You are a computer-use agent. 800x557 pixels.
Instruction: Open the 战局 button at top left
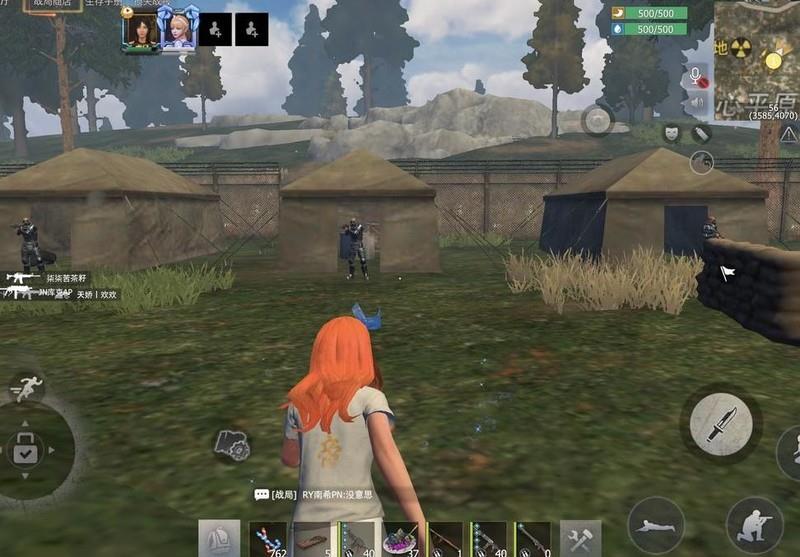[54, 6]
